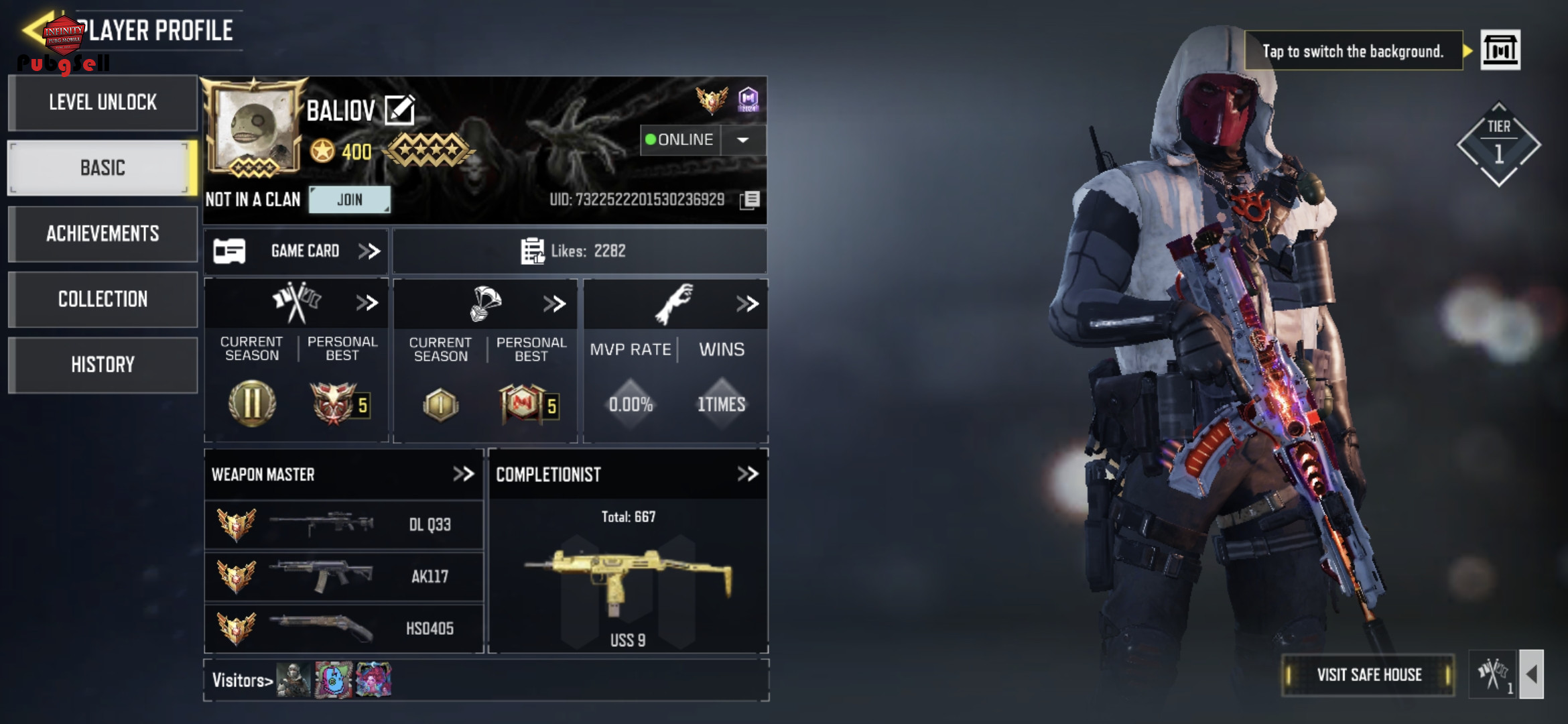This screenshot has height=724, width=1568.
Task: Copy the player UID
Action: pos(750,200)
